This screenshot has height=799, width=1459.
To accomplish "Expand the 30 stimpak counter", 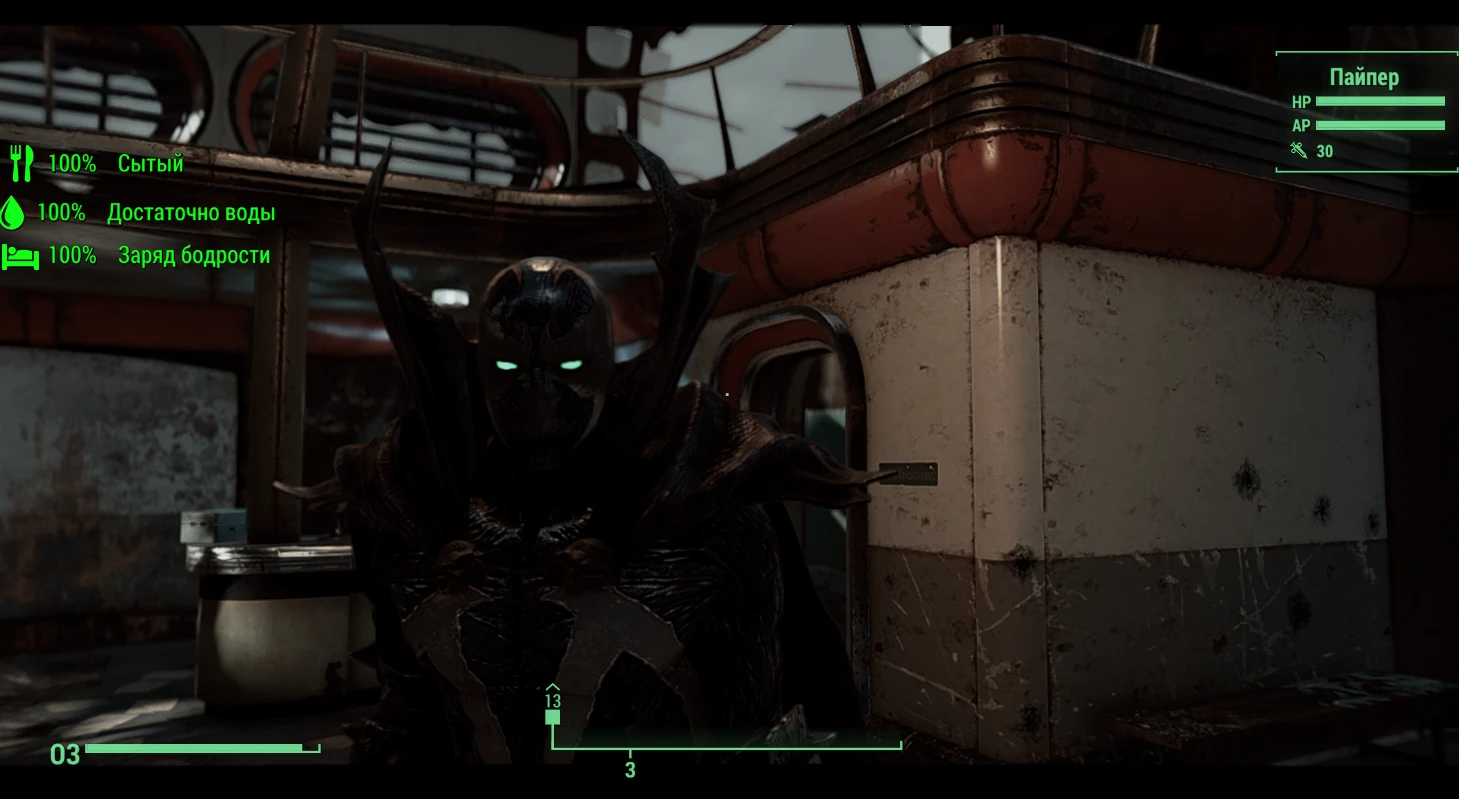I will [x=1325, y=150].
